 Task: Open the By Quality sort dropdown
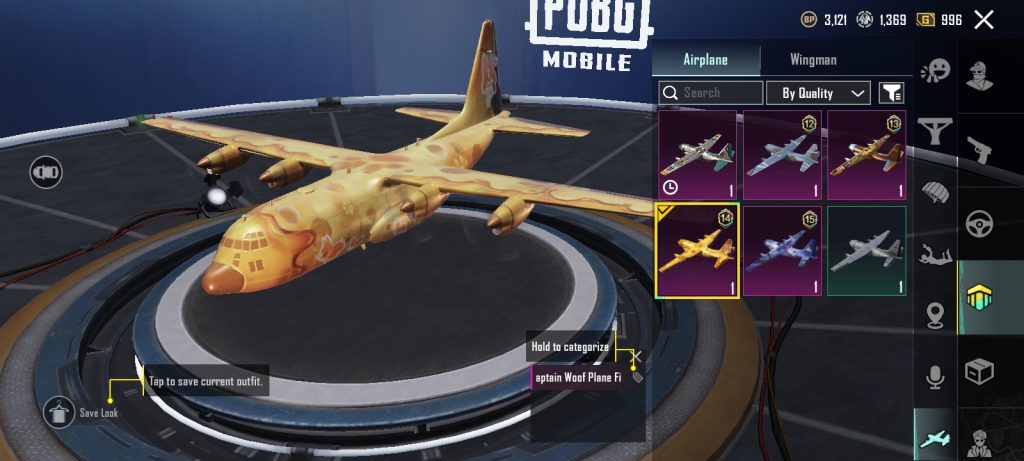coord(818,93)
